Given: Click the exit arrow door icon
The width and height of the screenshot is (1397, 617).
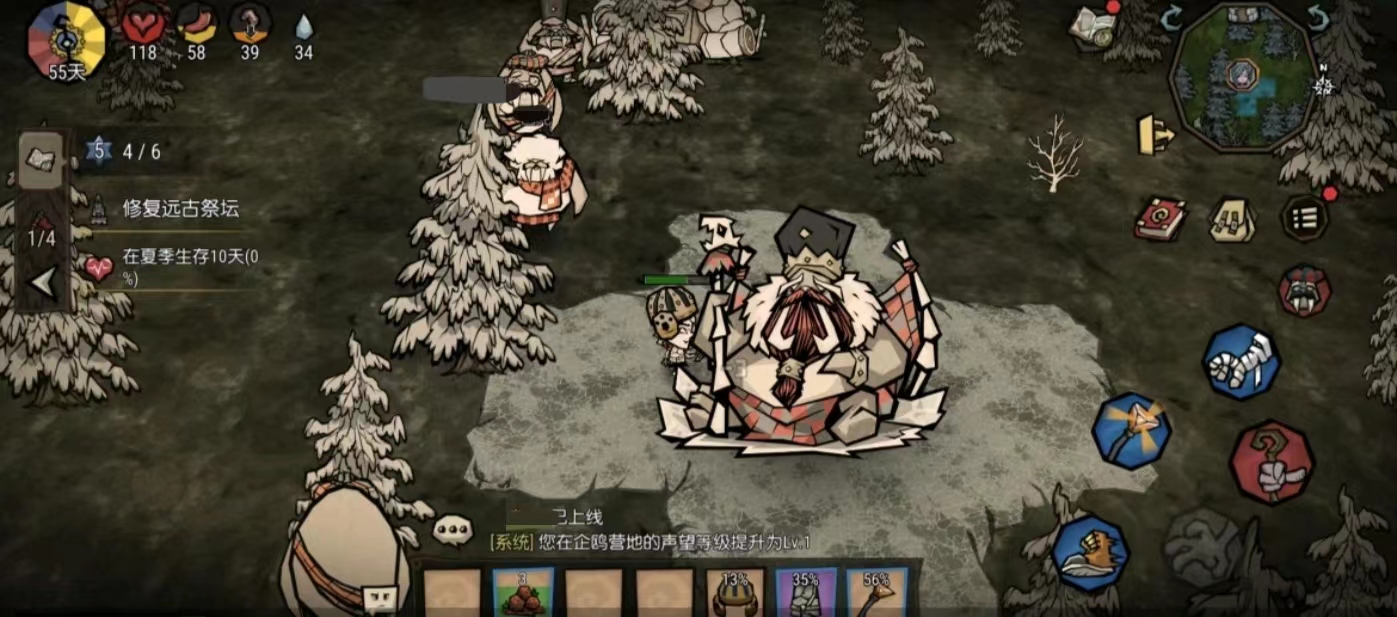Looking at the screenshot, I should [1155, 135].
